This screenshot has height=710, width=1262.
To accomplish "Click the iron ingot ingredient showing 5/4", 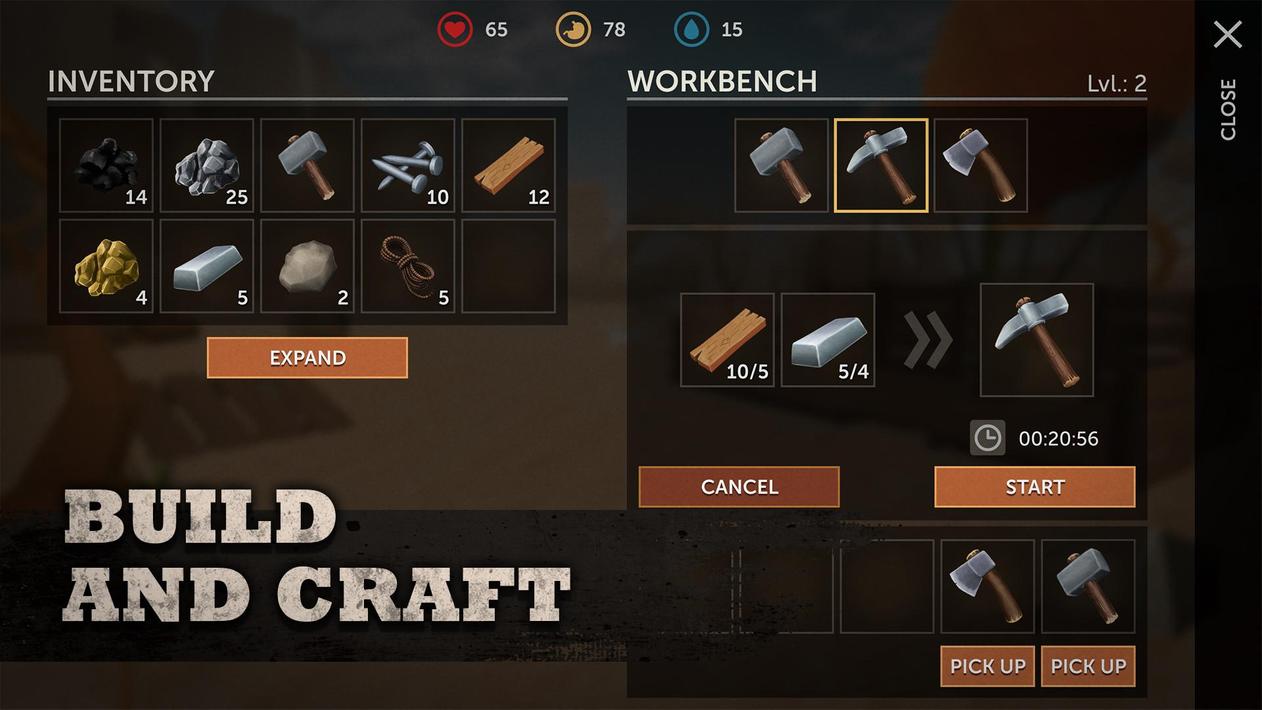I will (x=828, y=340).
